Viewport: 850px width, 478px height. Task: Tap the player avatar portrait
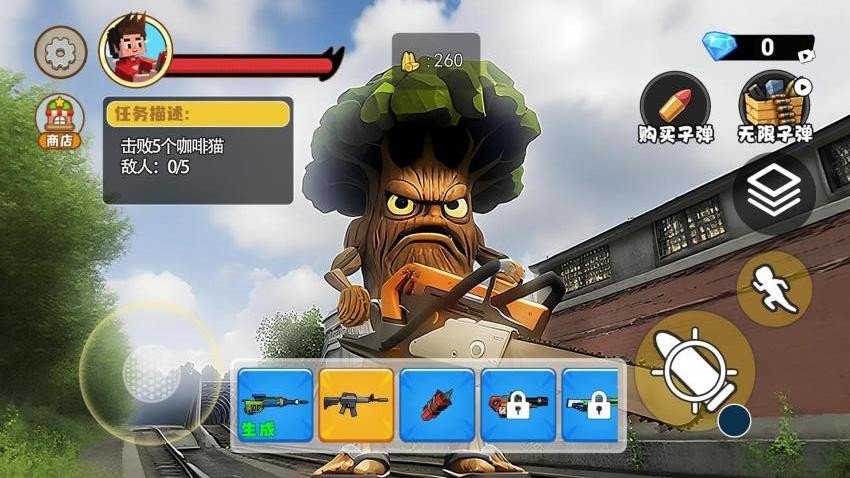tap(135, 52)
